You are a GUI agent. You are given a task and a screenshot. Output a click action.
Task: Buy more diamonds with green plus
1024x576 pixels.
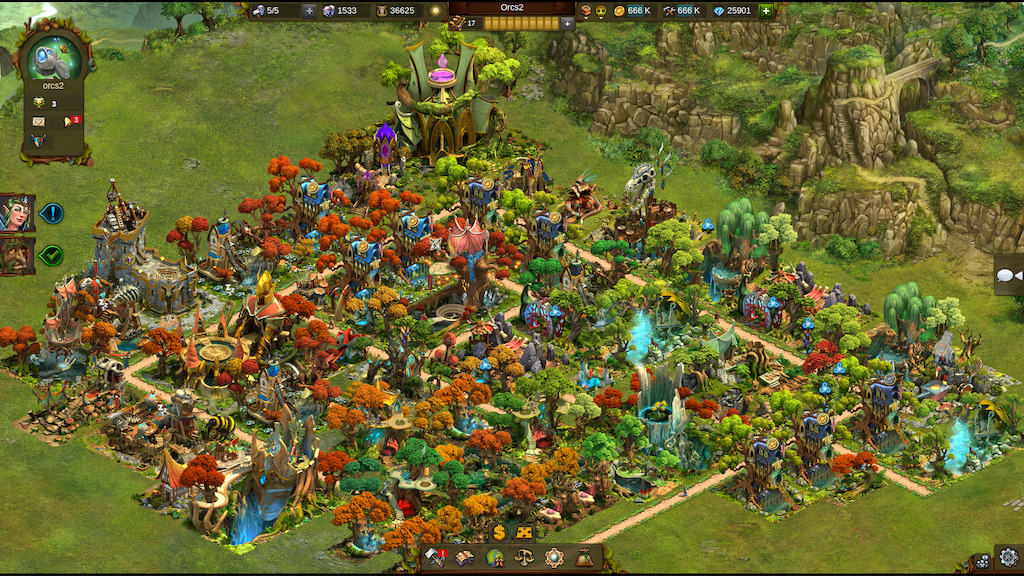(766, 11)
